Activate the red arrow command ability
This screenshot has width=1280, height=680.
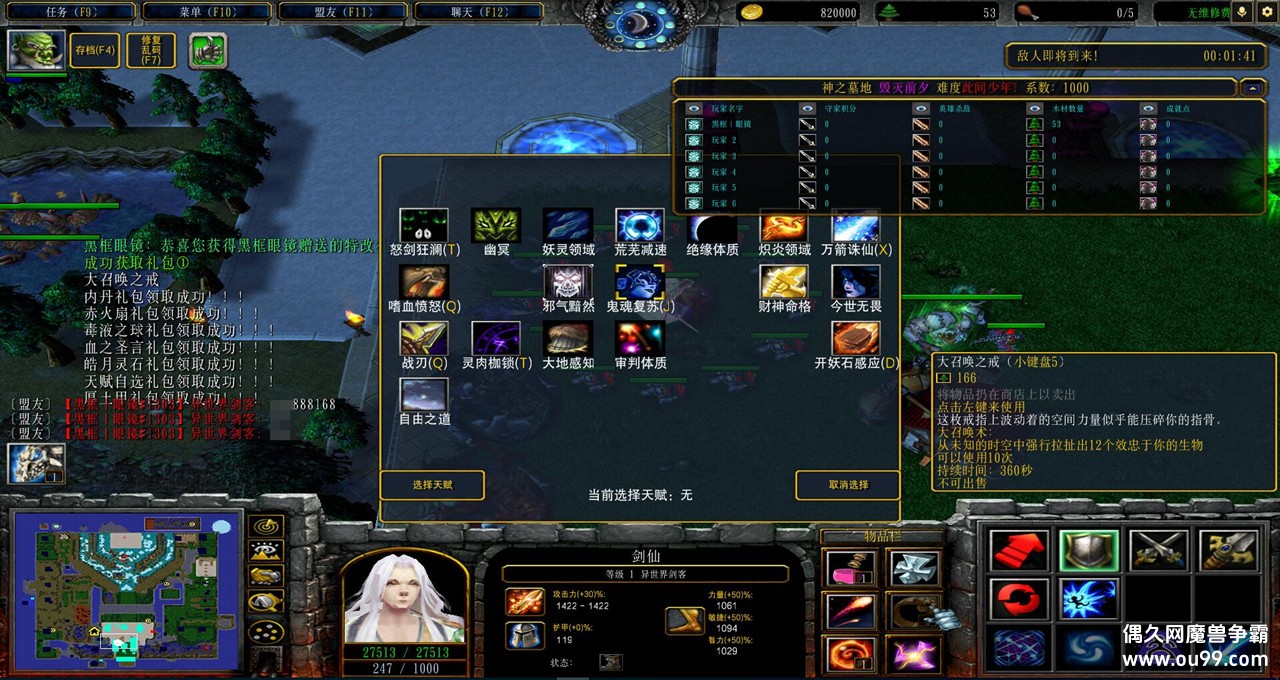(1019, 551)
